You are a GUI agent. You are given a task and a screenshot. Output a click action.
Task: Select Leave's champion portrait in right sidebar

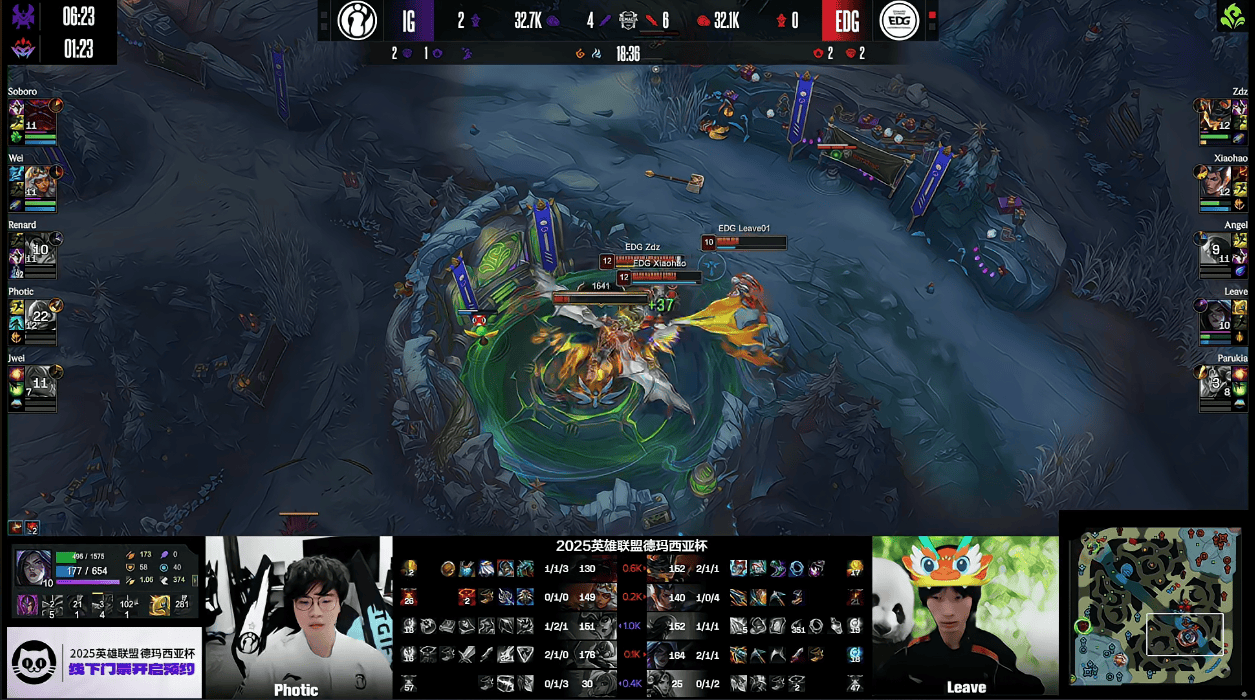pyautogui.click(x=1216, y=316)
